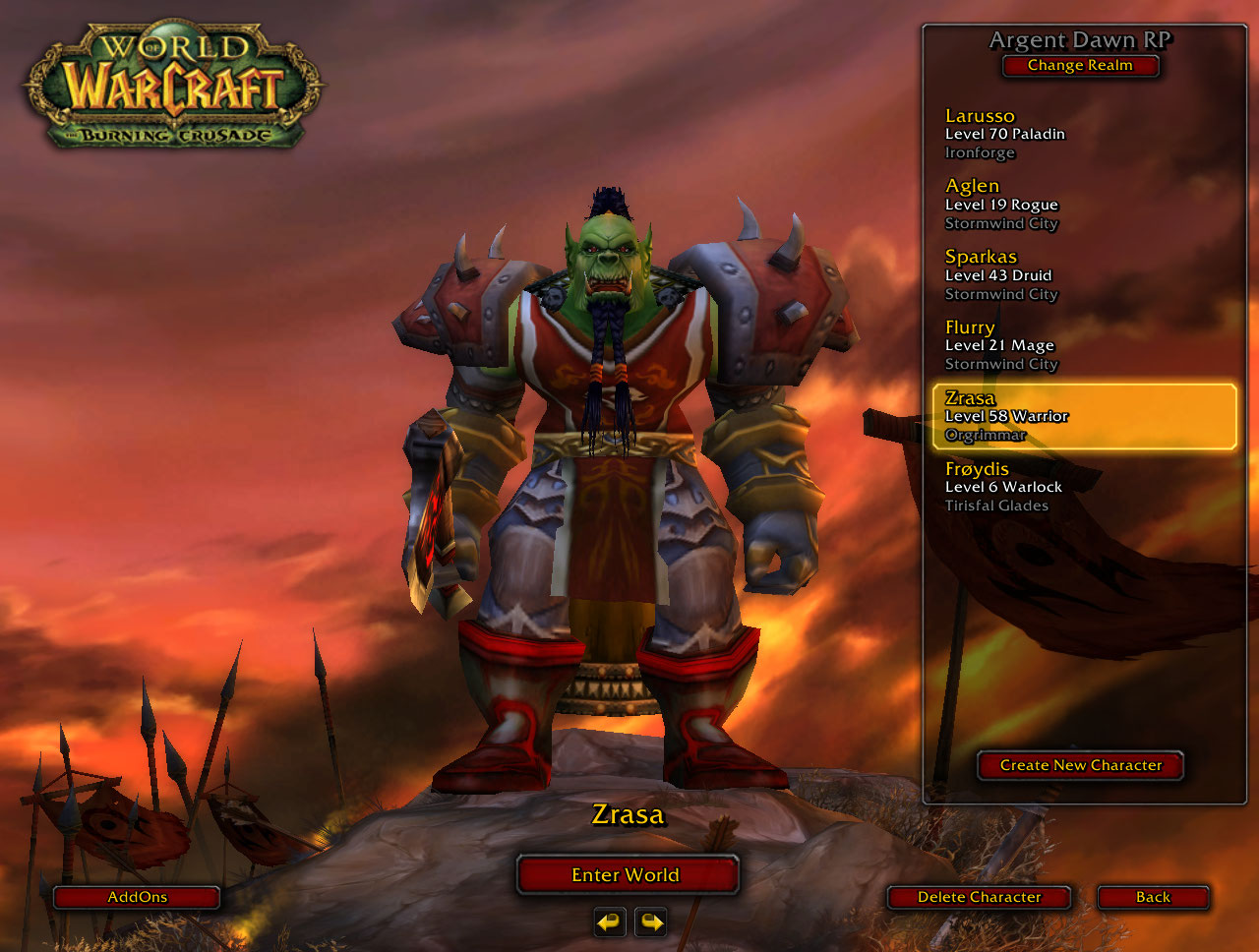Open the Change Realm list
The width and height of the screenshot is (1259, 952).
point(1080,66)
